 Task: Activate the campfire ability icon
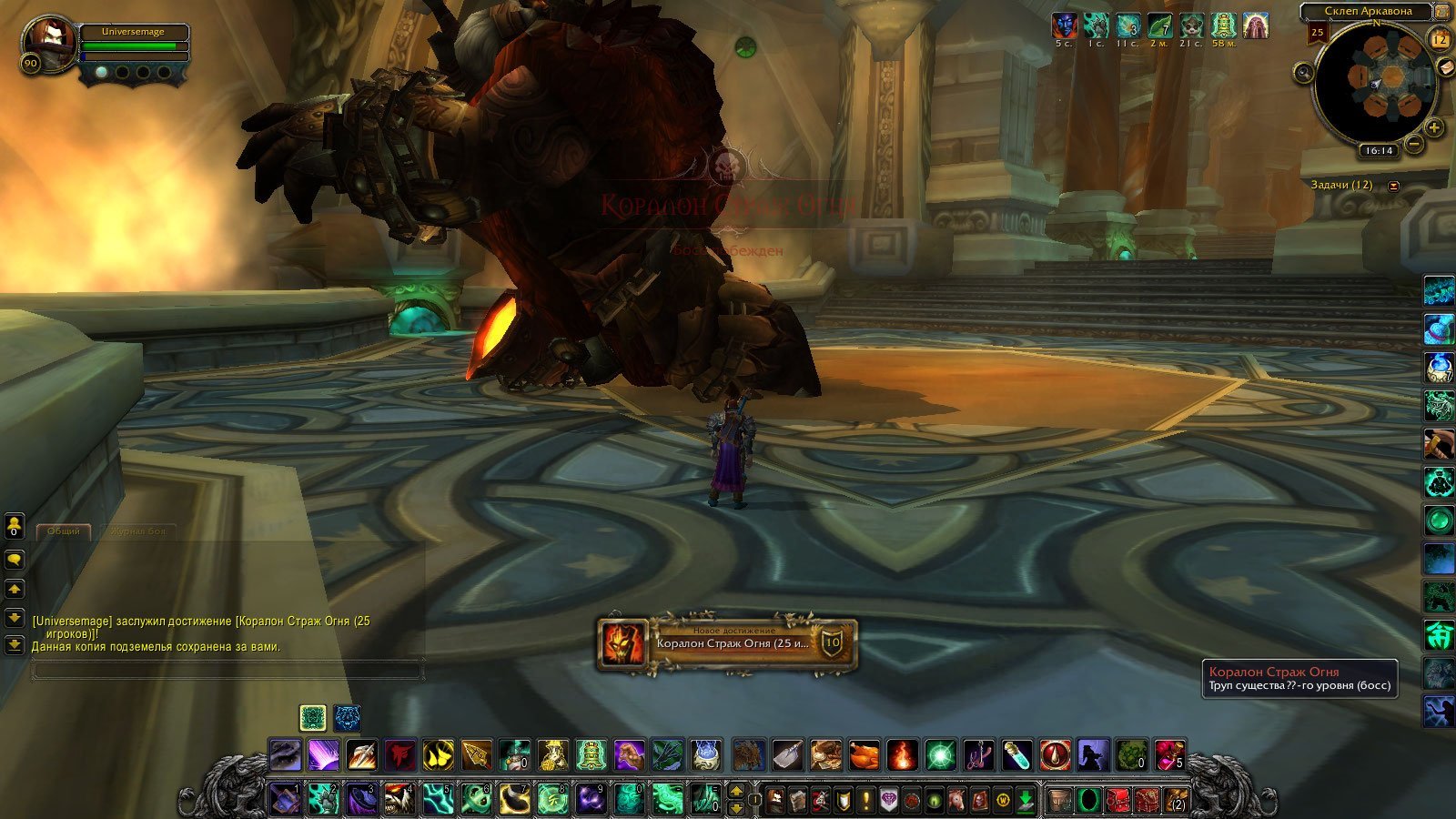(902, 755)
